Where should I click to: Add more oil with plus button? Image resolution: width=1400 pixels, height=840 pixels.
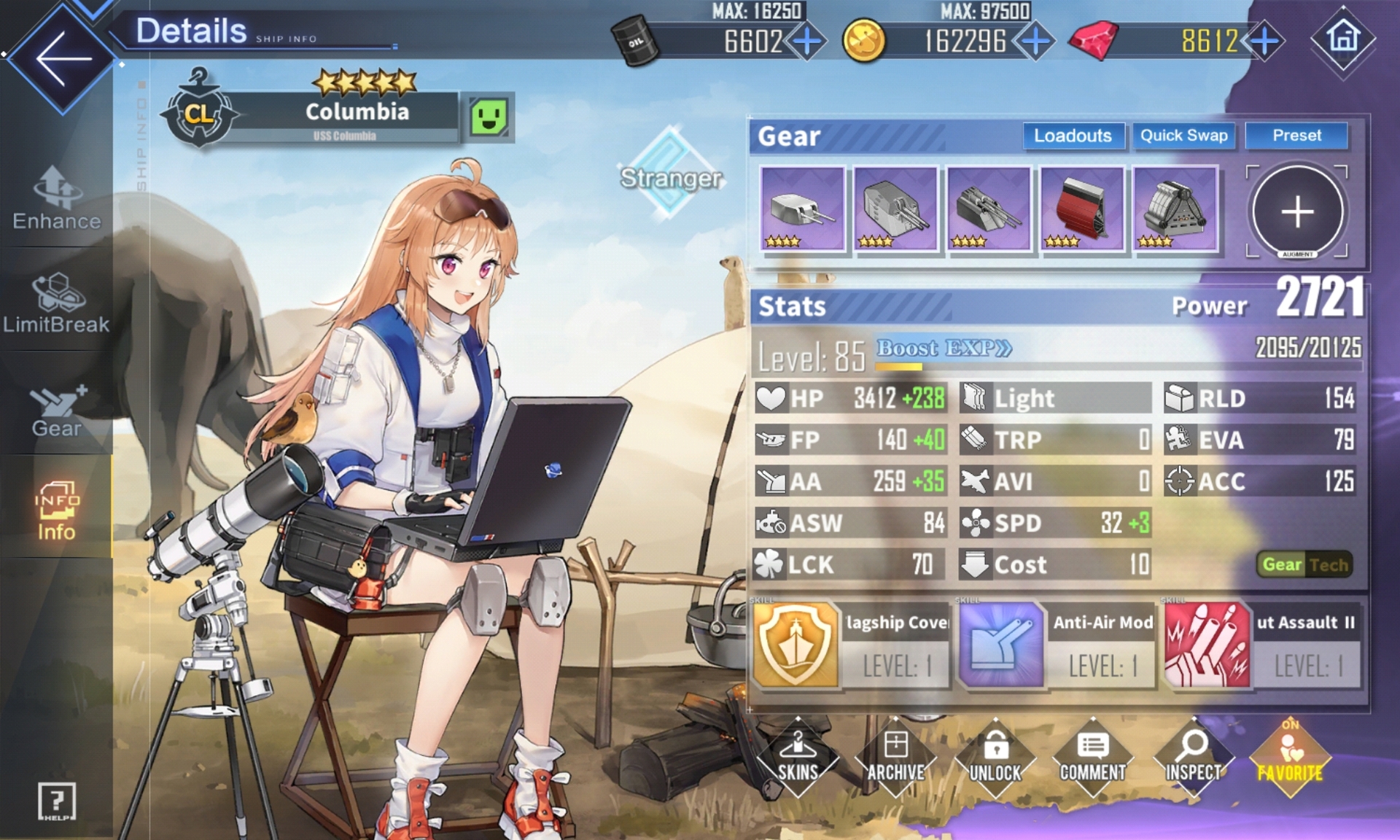click(807, 41)
